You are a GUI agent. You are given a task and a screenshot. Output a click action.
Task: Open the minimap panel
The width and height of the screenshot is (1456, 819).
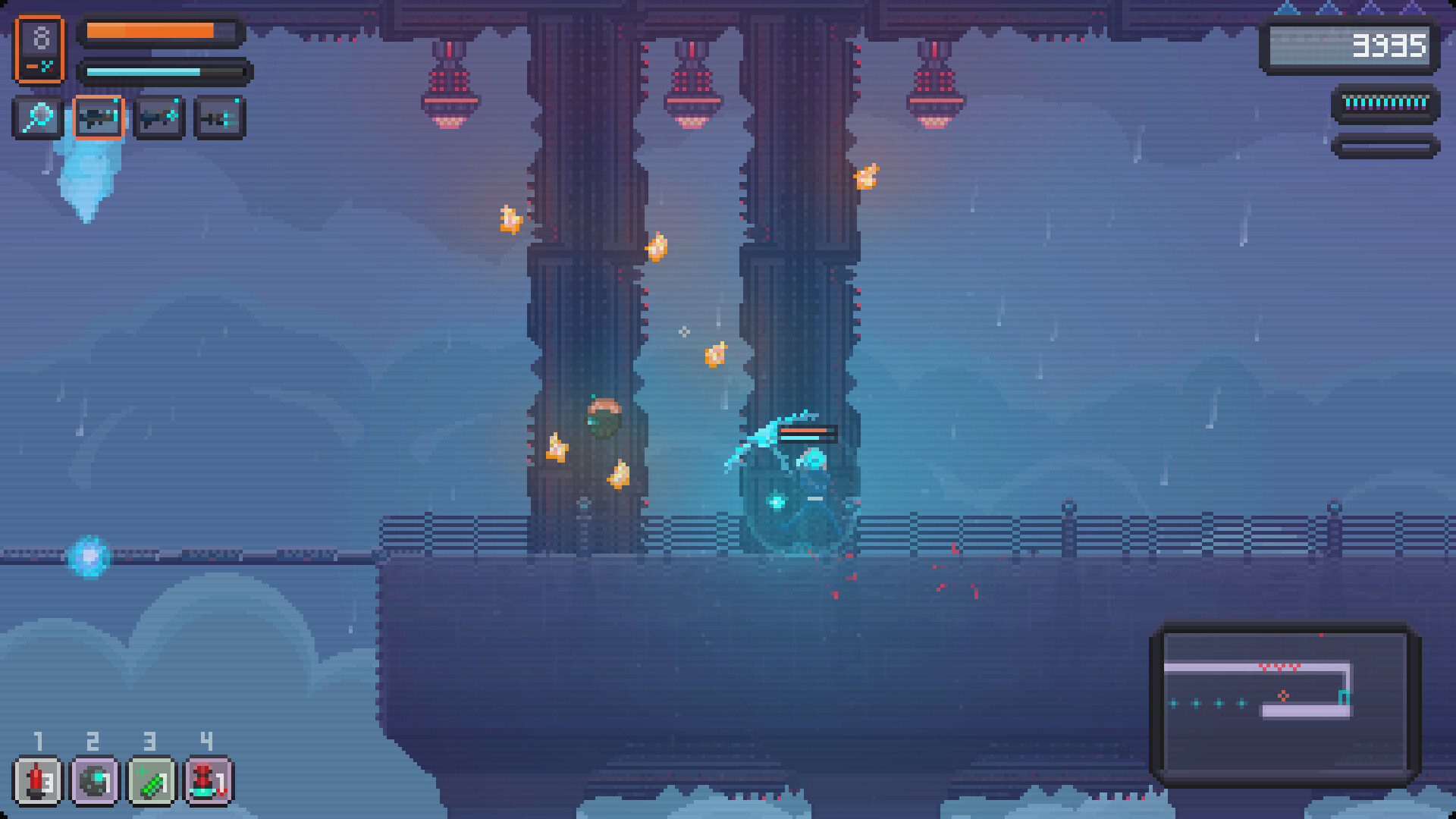[x=1285, y=701]
